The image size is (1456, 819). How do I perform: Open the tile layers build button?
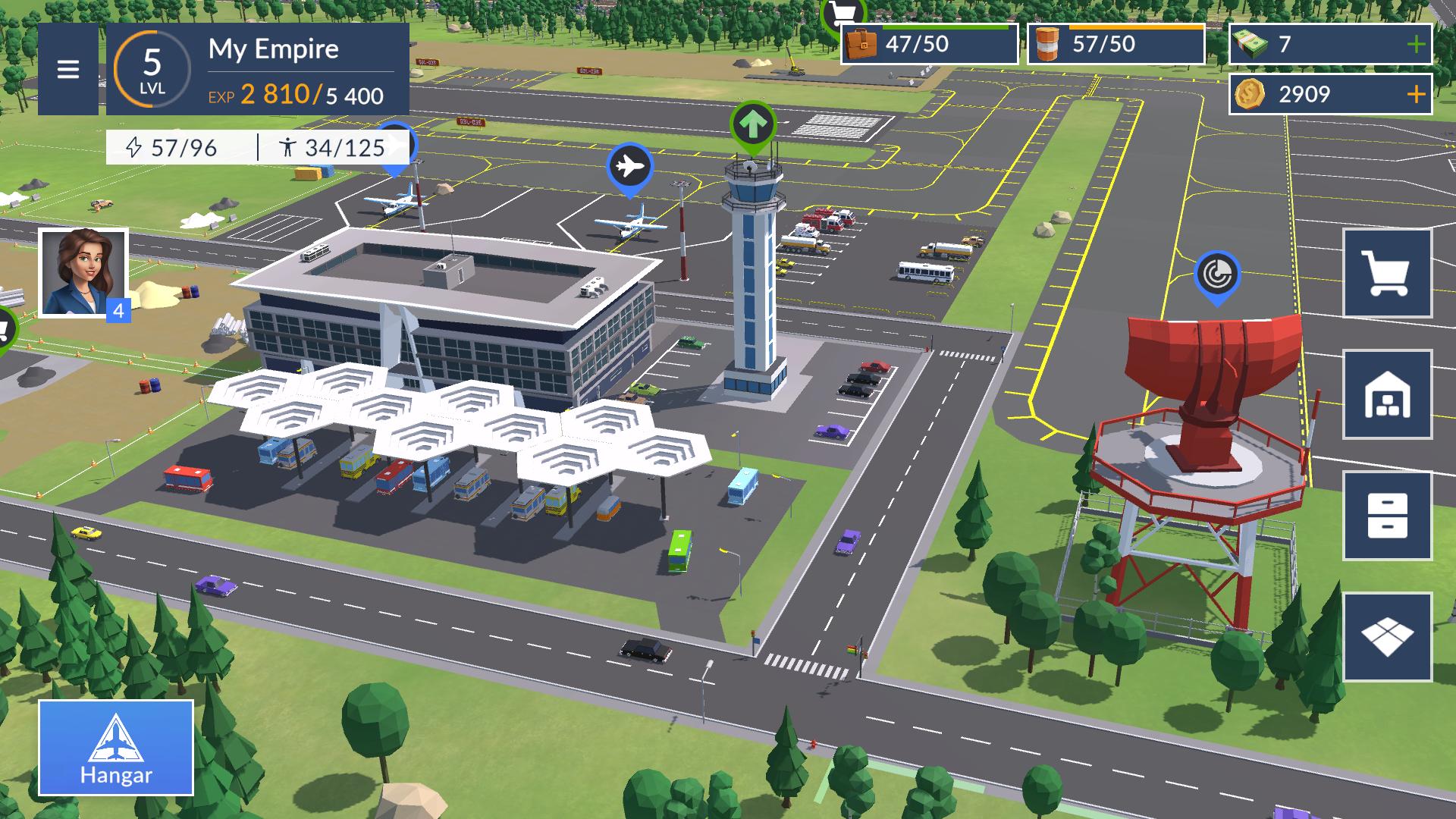1387,637
